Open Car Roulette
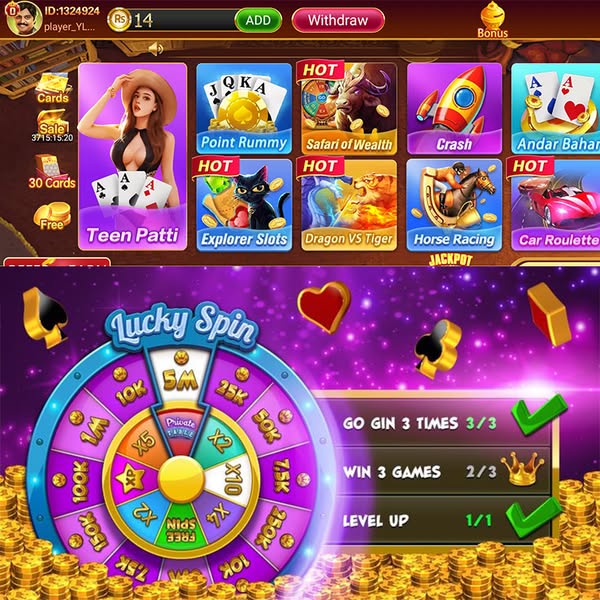 (555, 204)
